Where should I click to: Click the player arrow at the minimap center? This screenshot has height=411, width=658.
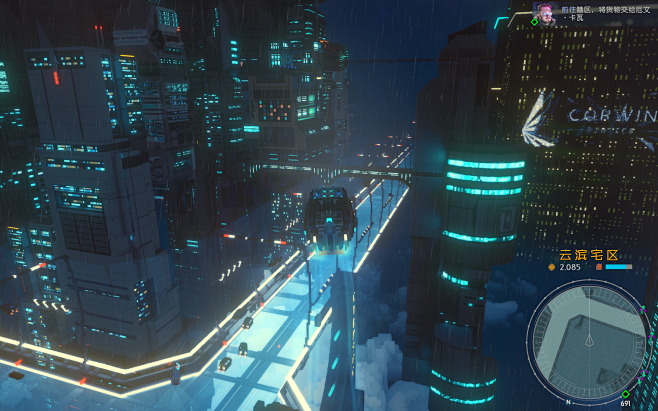tap(590, 341)
